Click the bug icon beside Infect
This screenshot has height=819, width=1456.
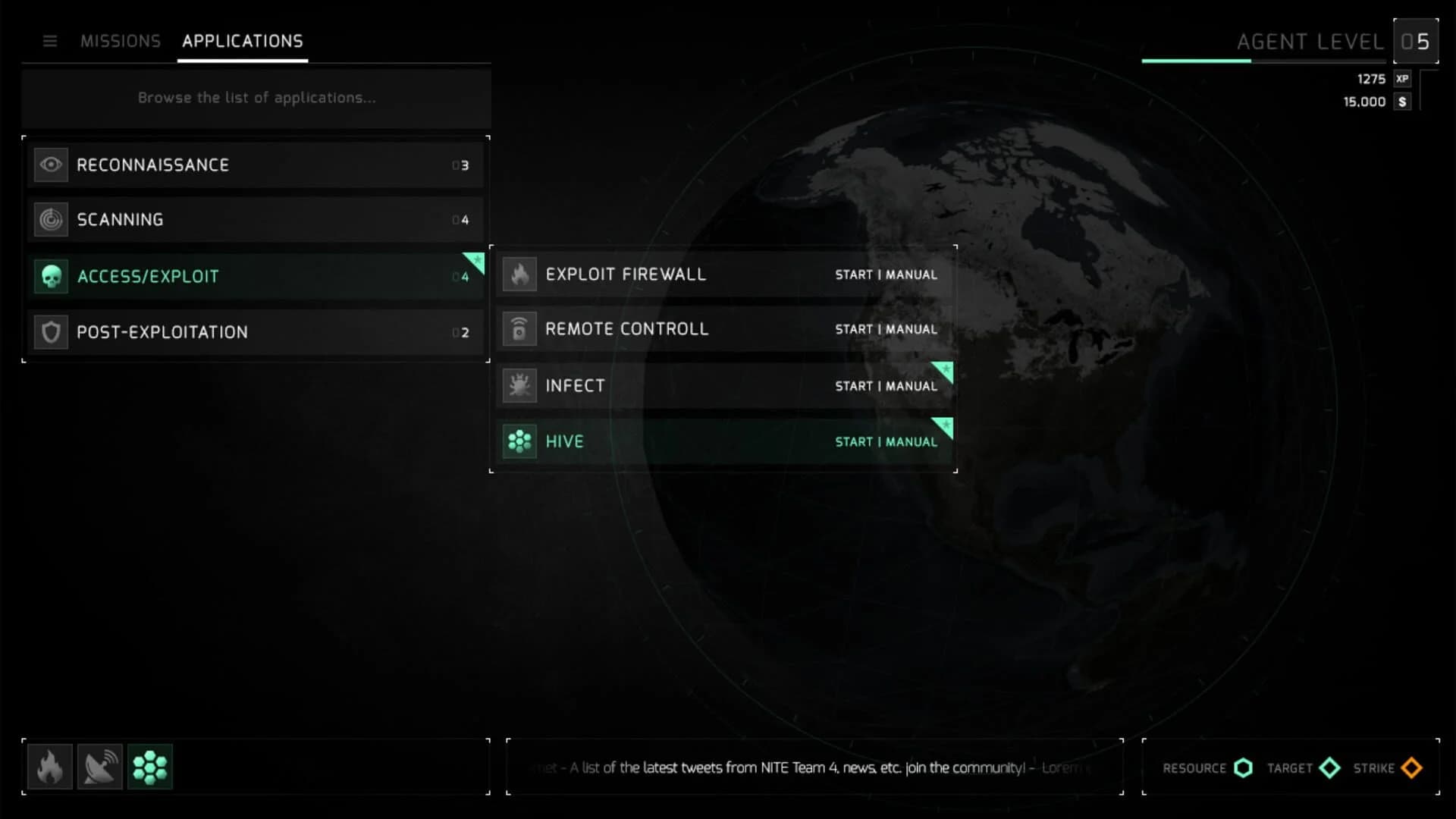[519, 386]
